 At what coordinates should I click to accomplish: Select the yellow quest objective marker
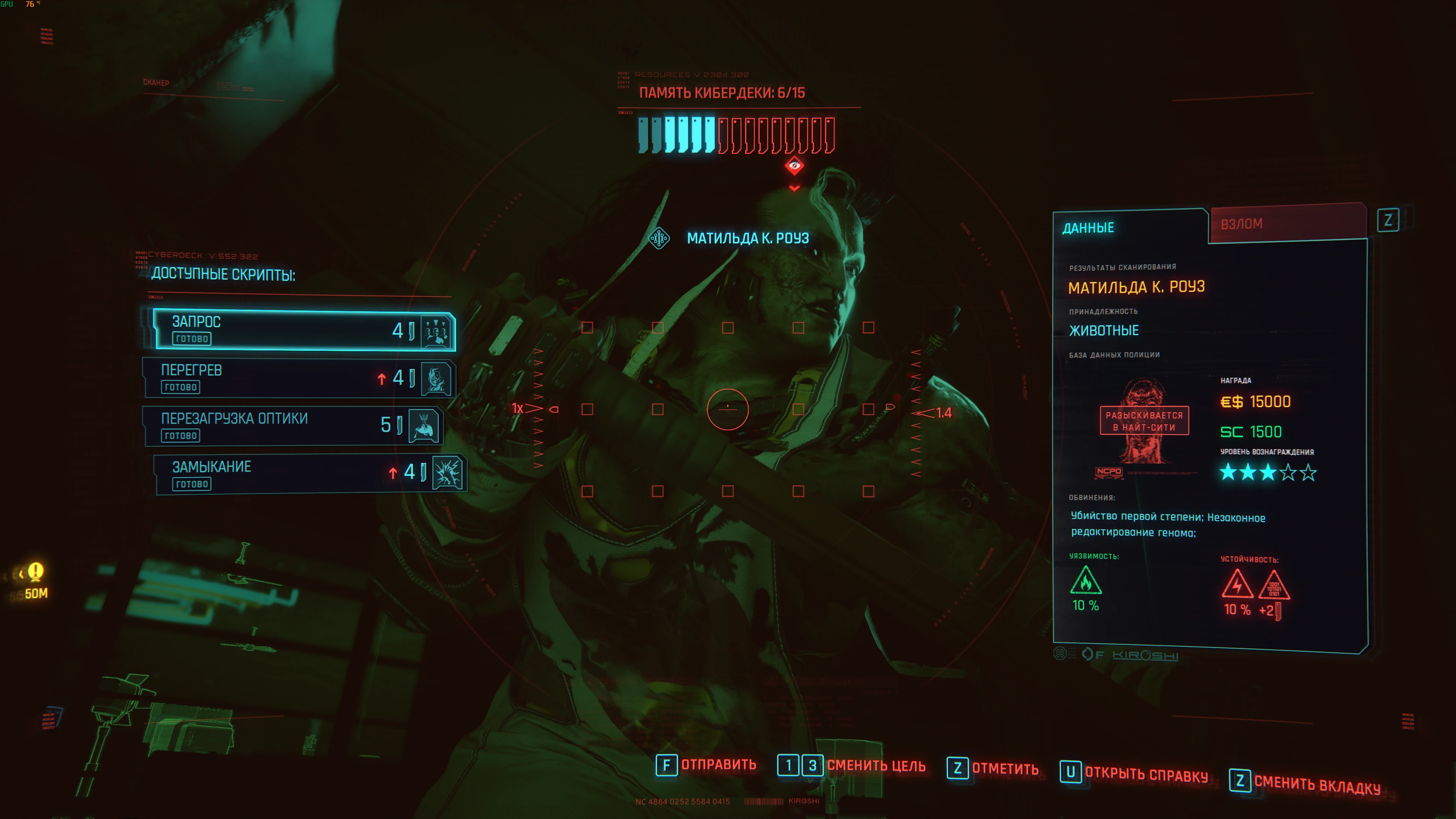pyautogui.click(x=36, y=572)
